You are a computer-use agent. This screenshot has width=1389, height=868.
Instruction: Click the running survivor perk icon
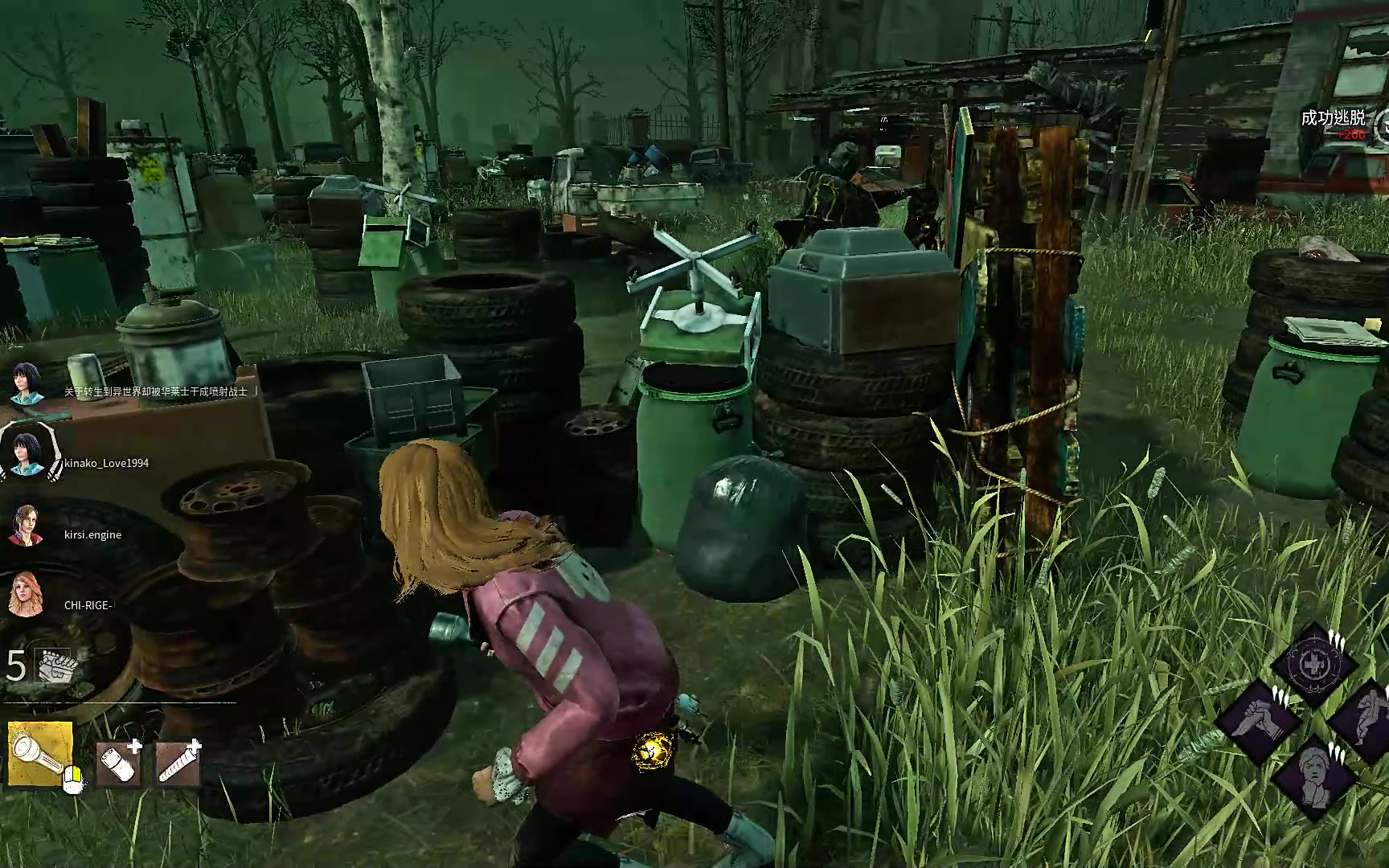coord(1365,717)
